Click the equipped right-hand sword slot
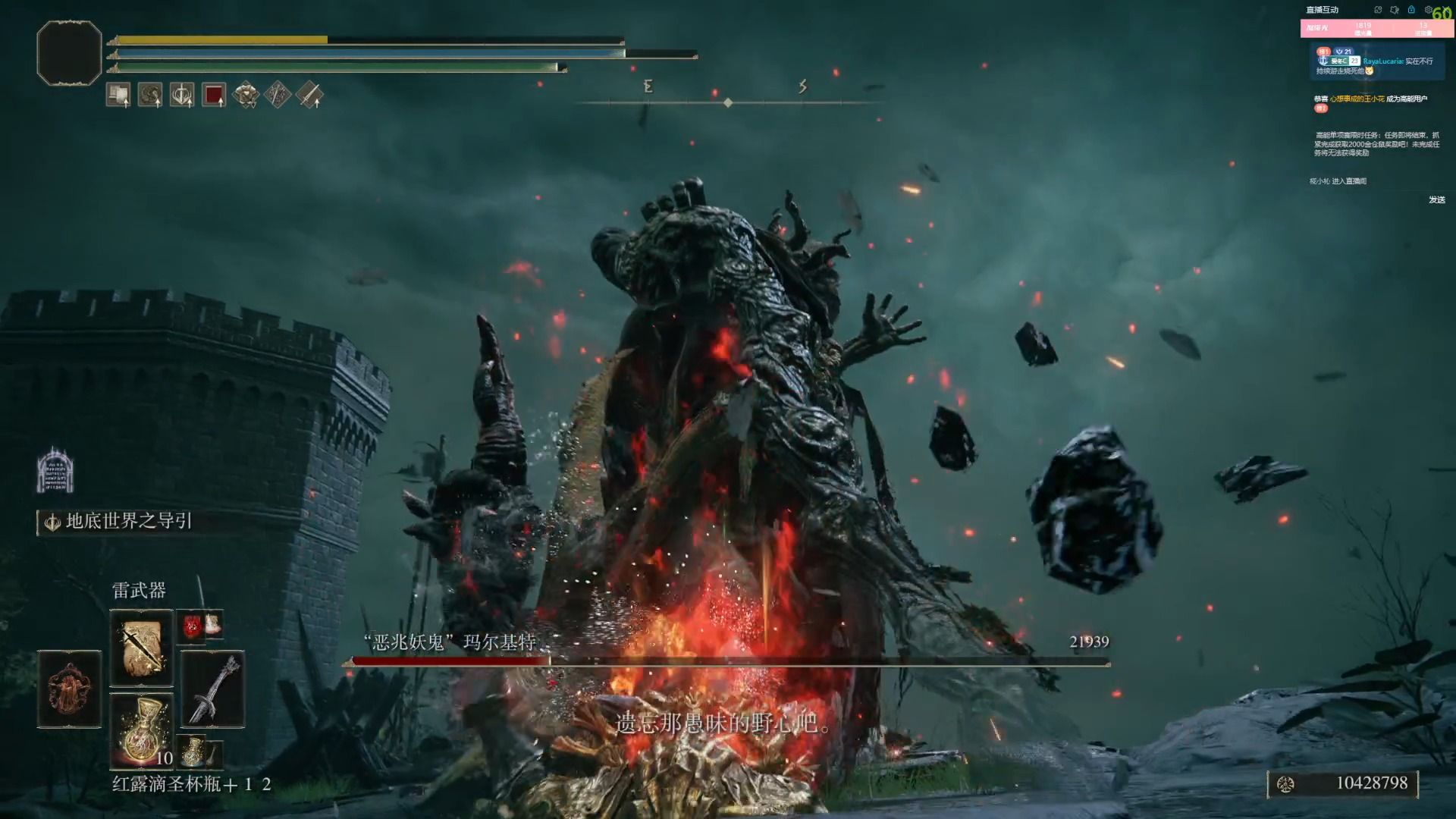Image resolution: width=1456 pixels, height=819 pixels. tap(212, 689)
